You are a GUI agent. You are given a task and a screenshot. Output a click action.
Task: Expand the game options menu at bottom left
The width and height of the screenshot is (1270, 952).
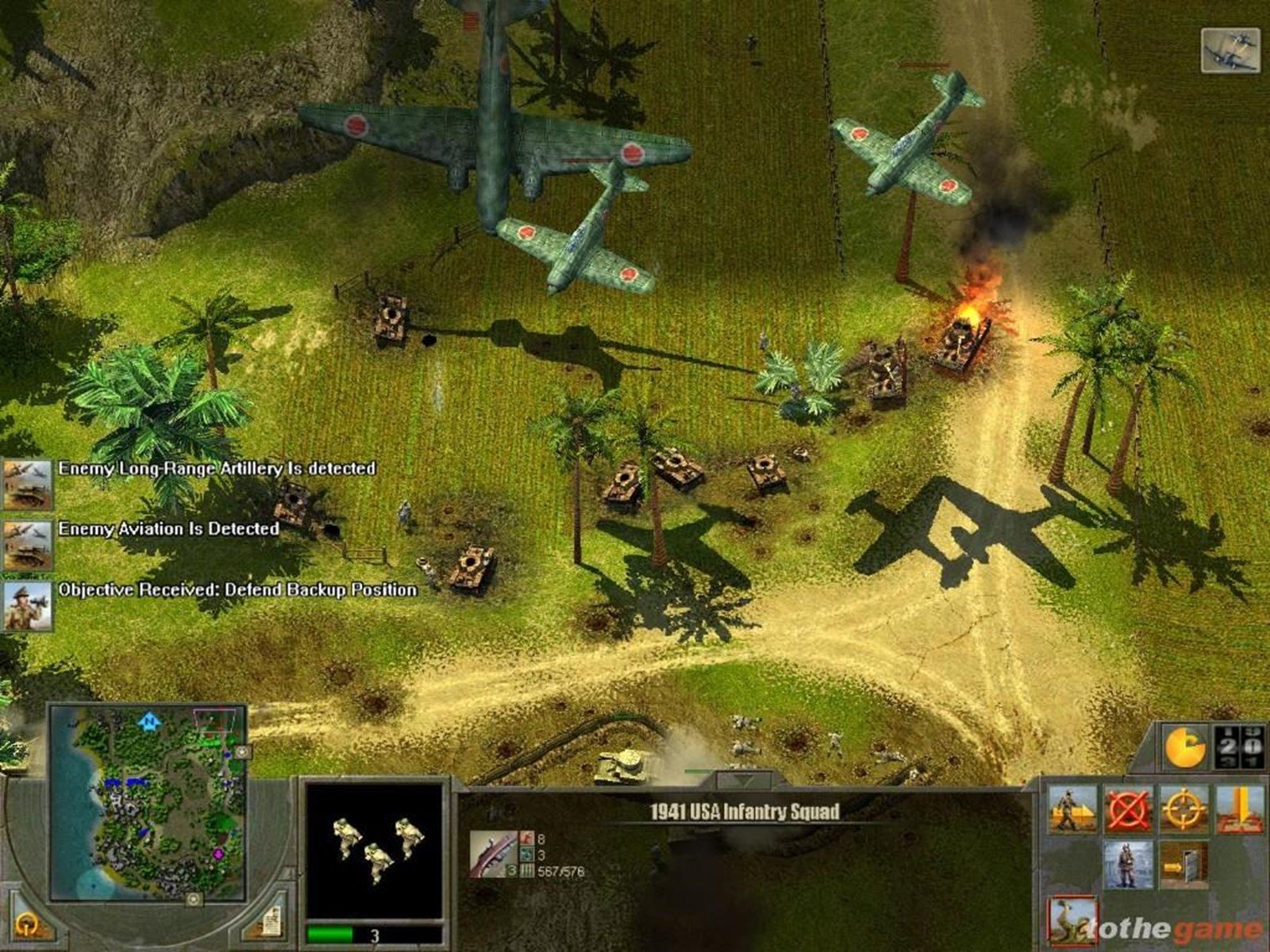click(x=28, y=925)
